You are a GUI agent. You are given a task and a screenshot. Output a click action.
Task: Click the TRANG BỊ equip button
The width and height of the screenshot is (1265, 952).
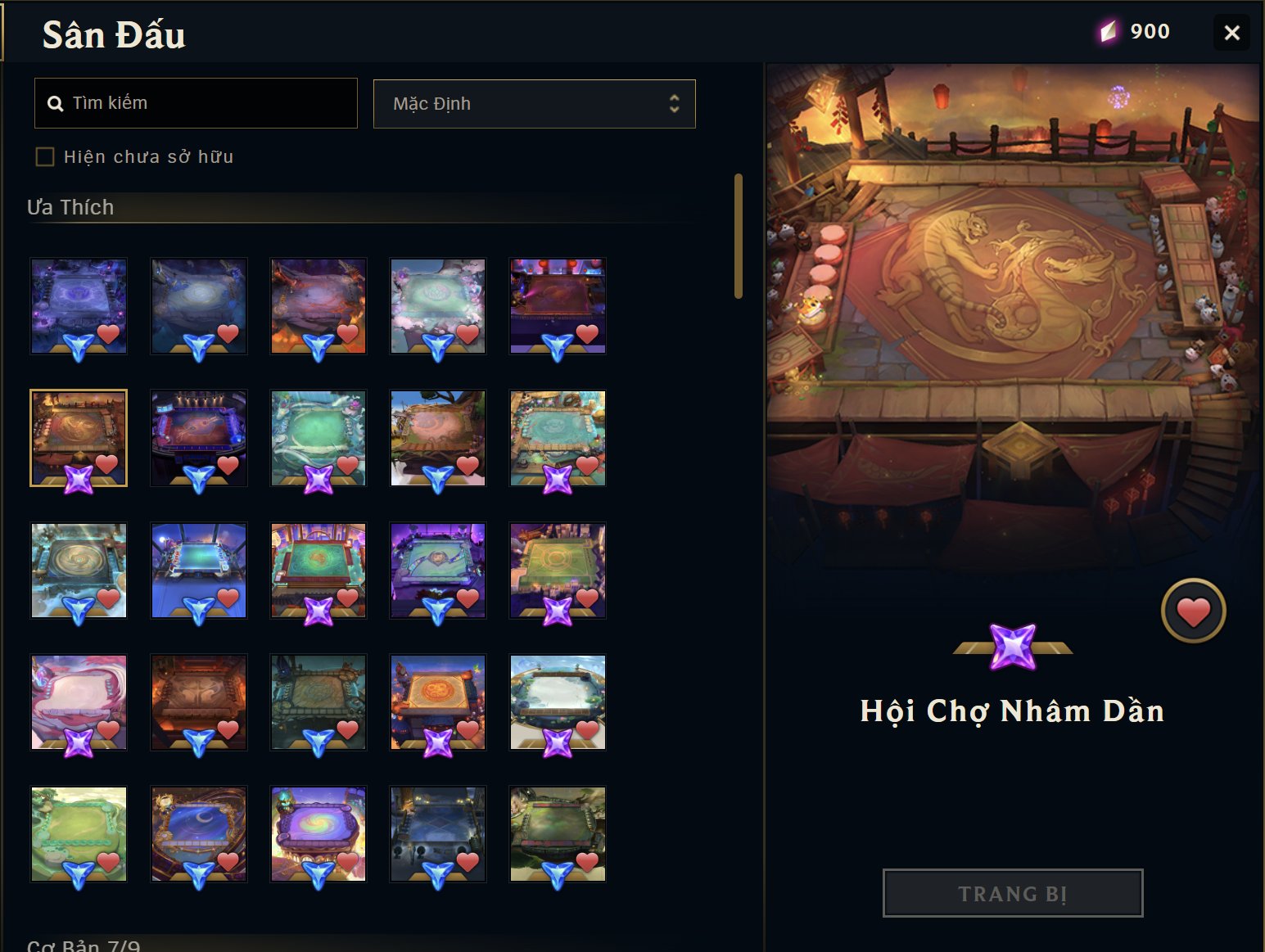pyautogui.click(x=1012, y=893)
